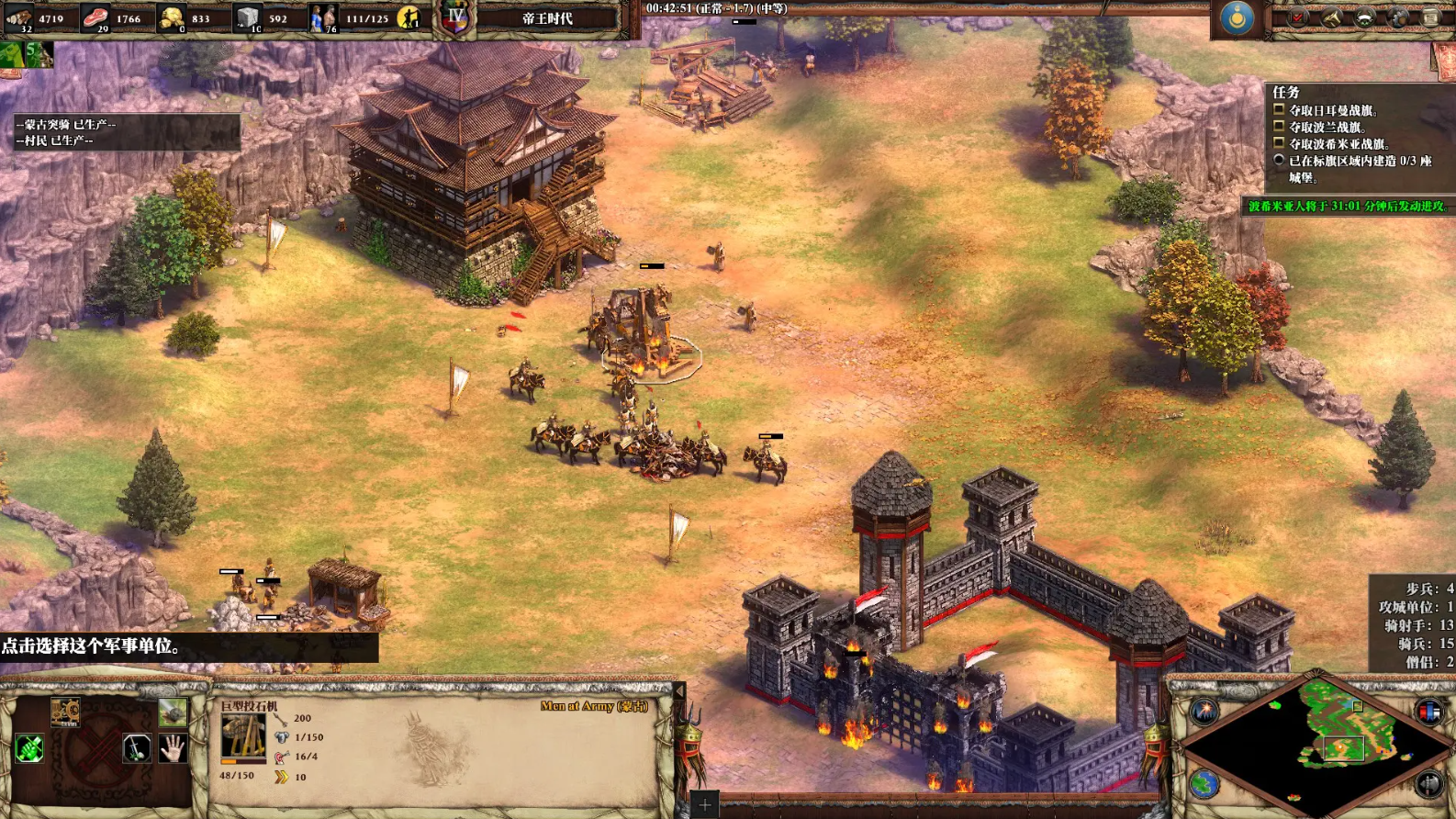Toggle the axe combat minimap mode
Screen dimensions: 1456x819
pos(1428,784)
